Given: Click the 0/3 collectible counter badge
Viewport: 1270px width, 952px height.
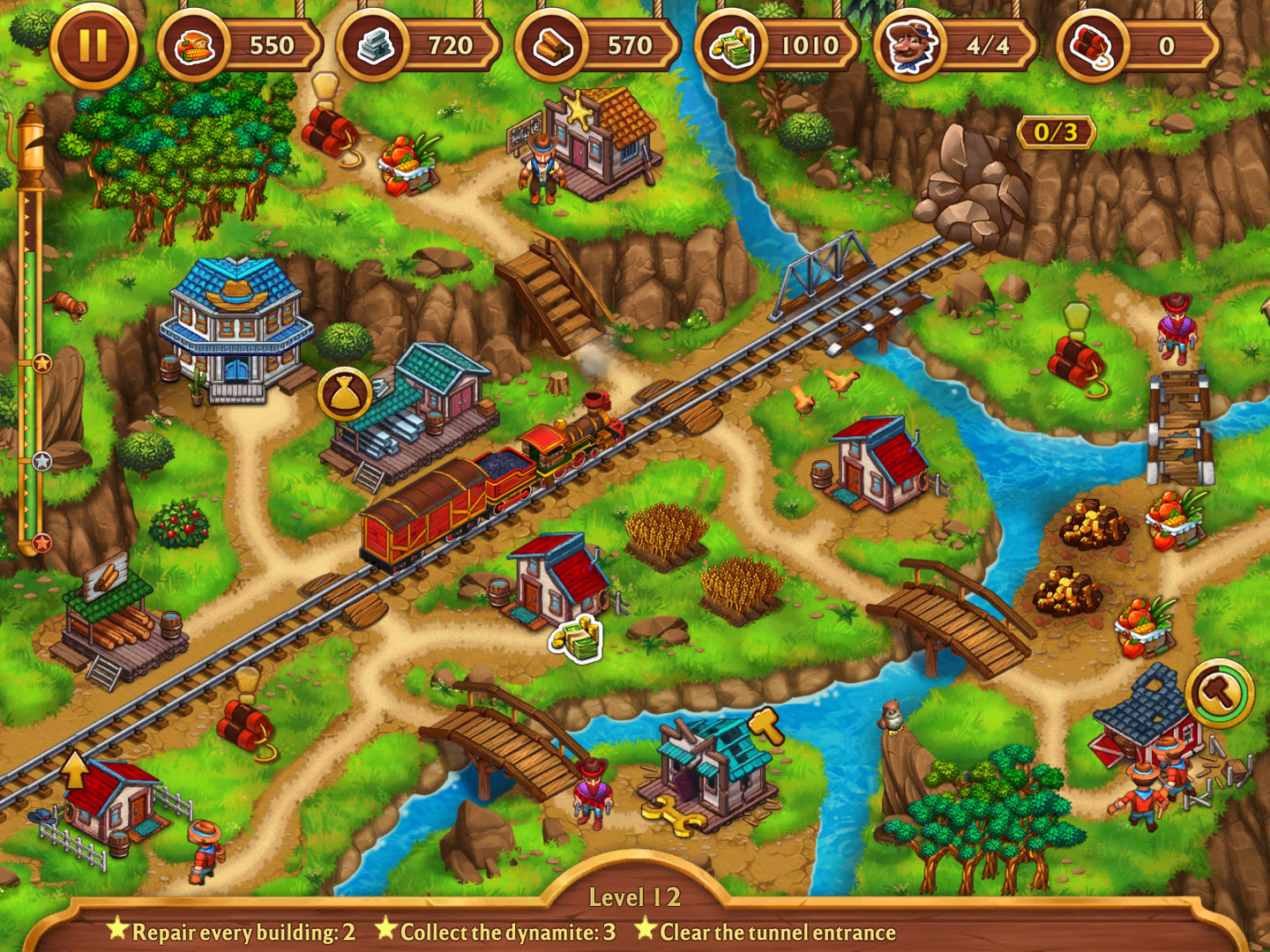Looking at the screenshot, I should [x=1055, y=134].
